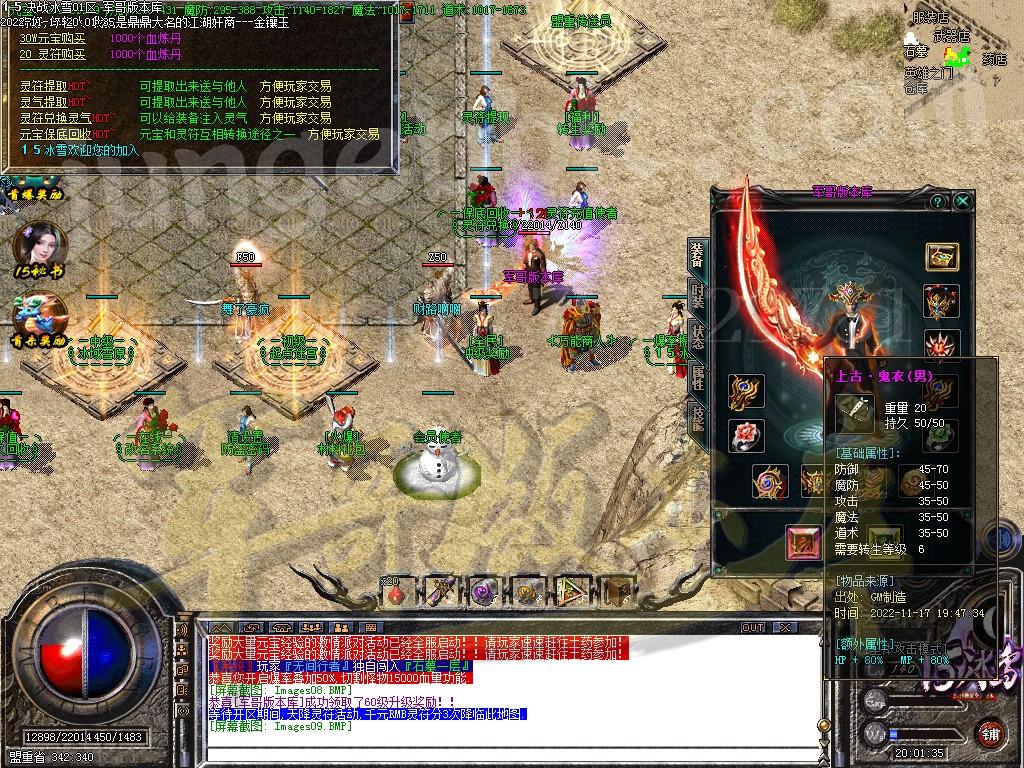Use the red potion hotbar slot
Viewport: 1024px width, 768px height.
click(397, 592)
